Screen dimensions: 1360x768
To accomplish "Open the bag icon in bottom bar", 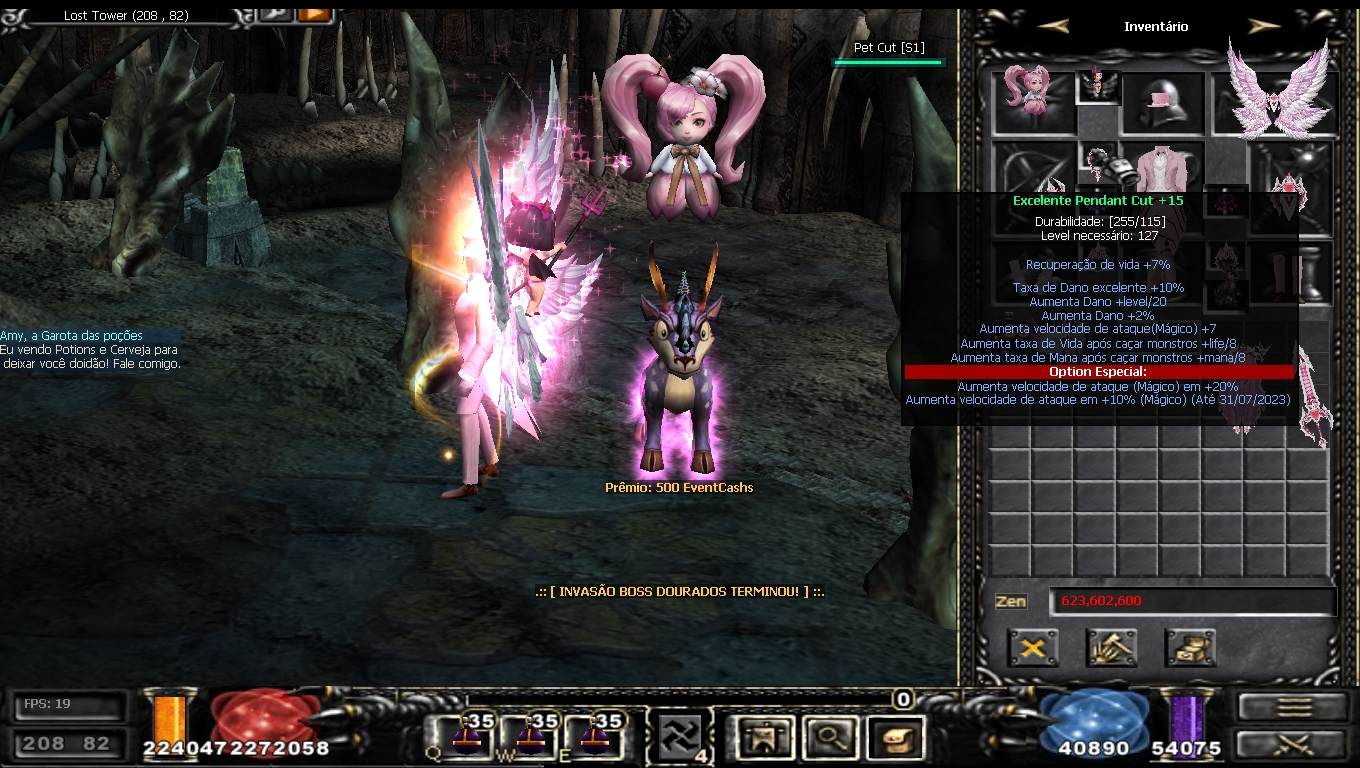I will point(895,738).
